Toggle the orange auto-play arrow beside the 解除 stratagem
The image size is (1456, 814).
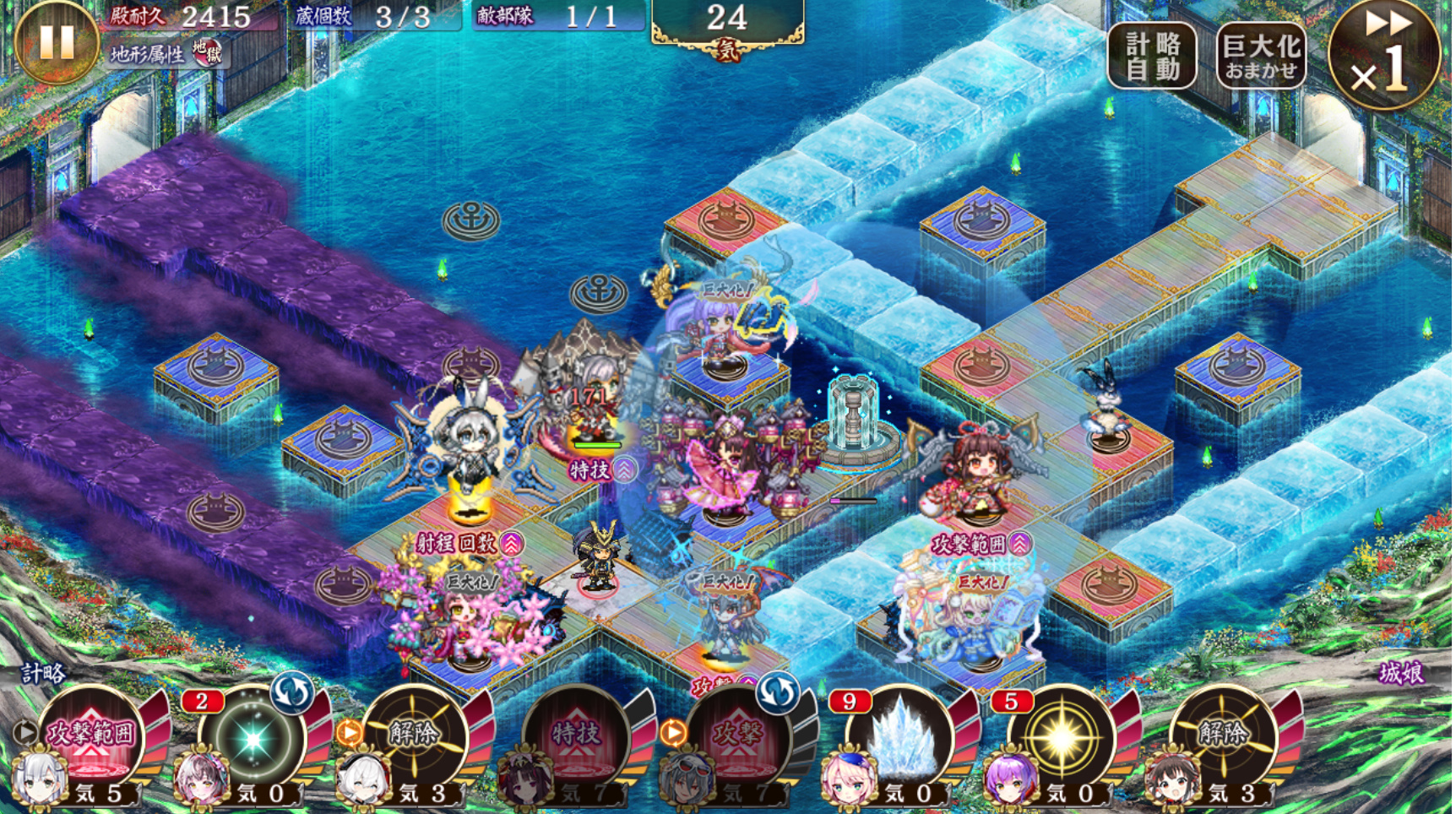click(349, 732)
